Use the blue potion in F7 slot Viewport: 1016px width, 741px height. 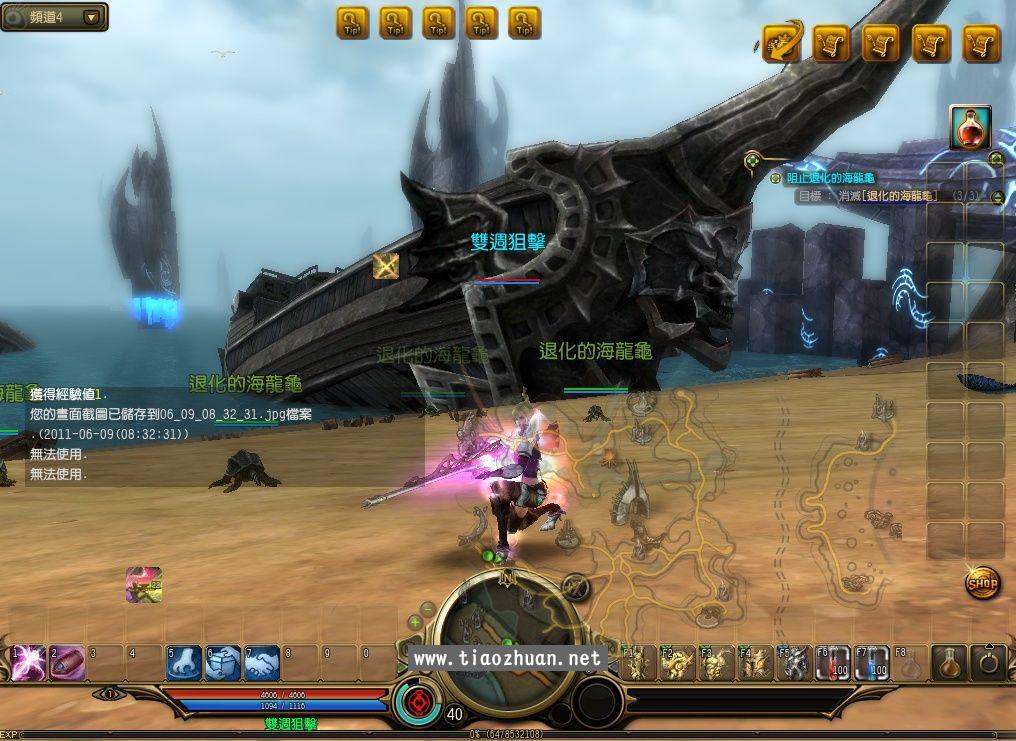click(871, 663)
